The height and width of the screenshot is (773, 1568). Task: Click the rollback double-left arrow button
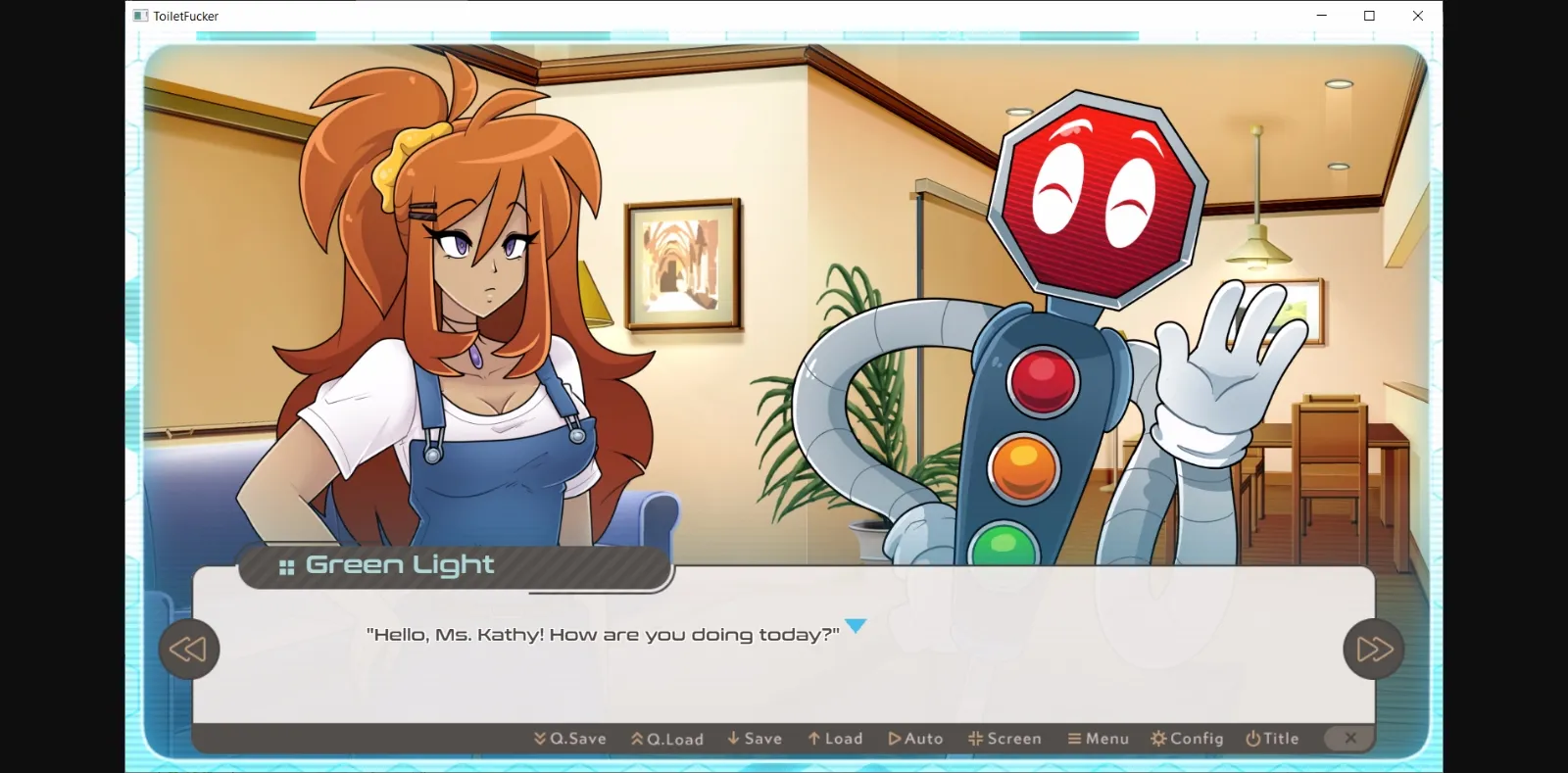point(189,649)
